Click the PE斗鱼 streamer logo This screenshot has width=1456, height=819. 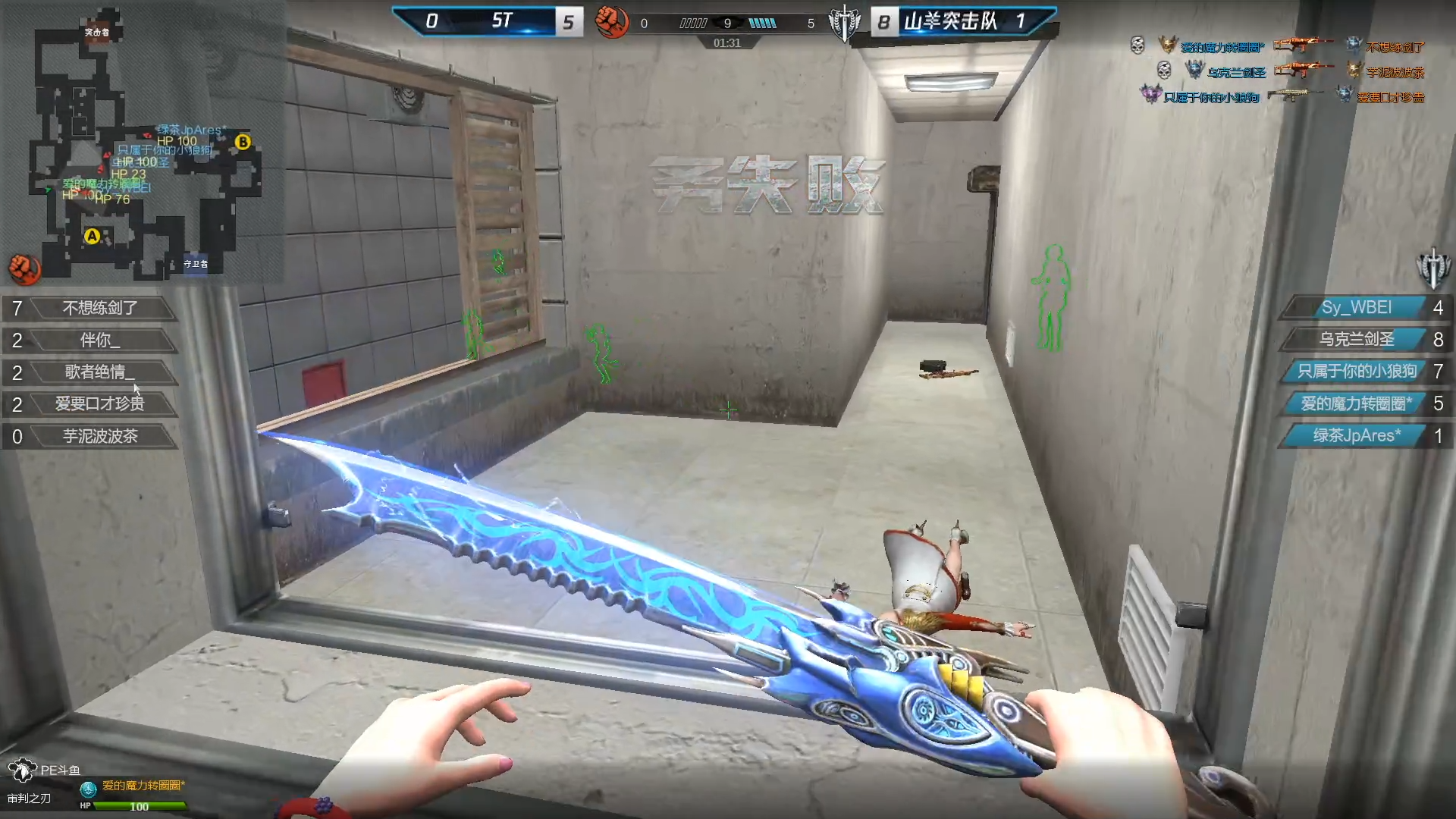tap(44, 770)
